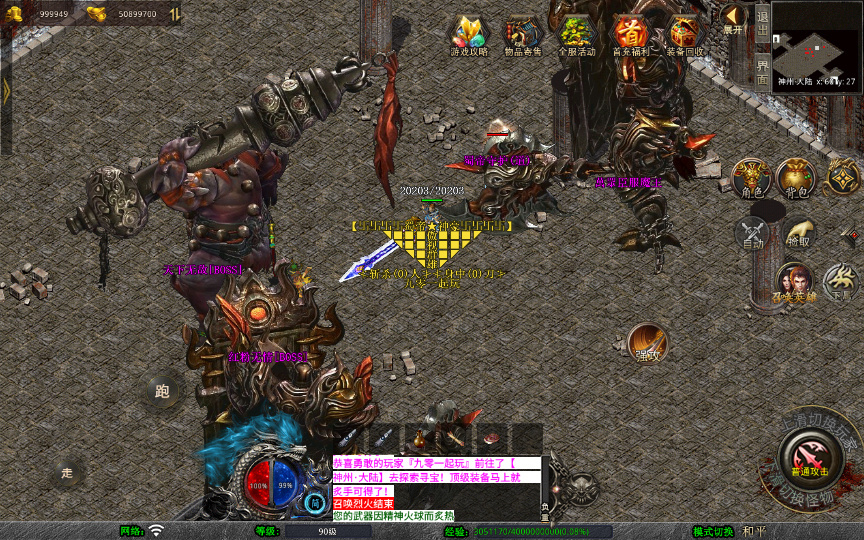Toggle the 跑 run movement button

[162, 392]
